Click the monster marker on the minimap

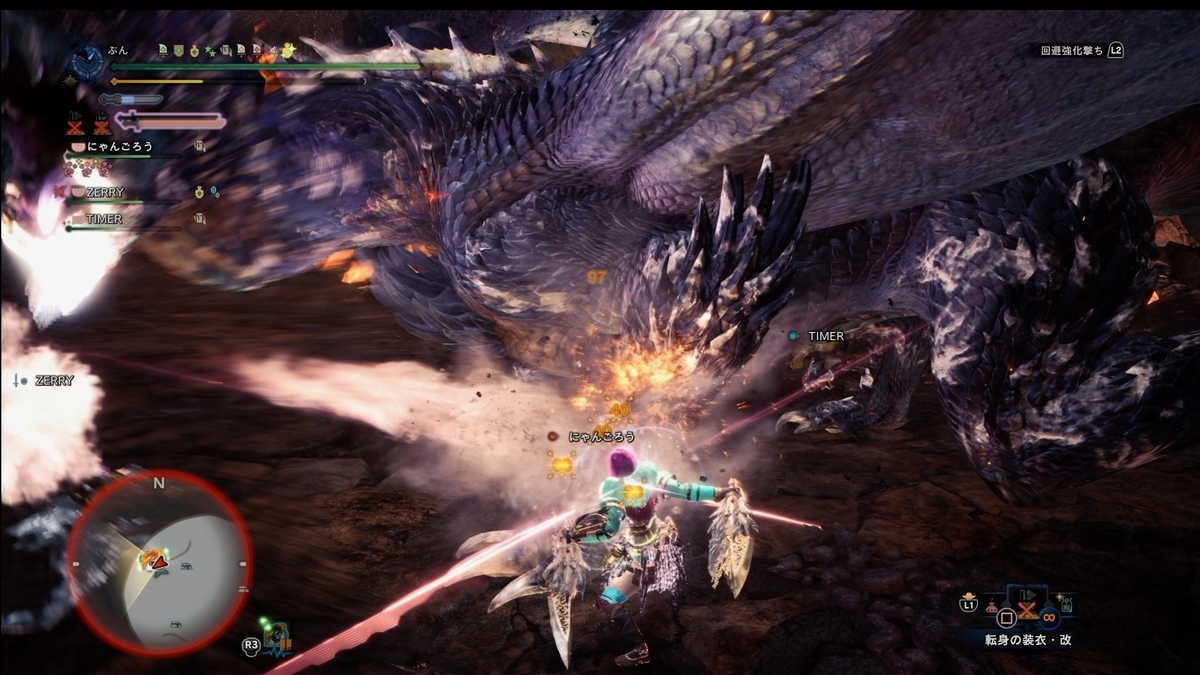tap(152, 559)
